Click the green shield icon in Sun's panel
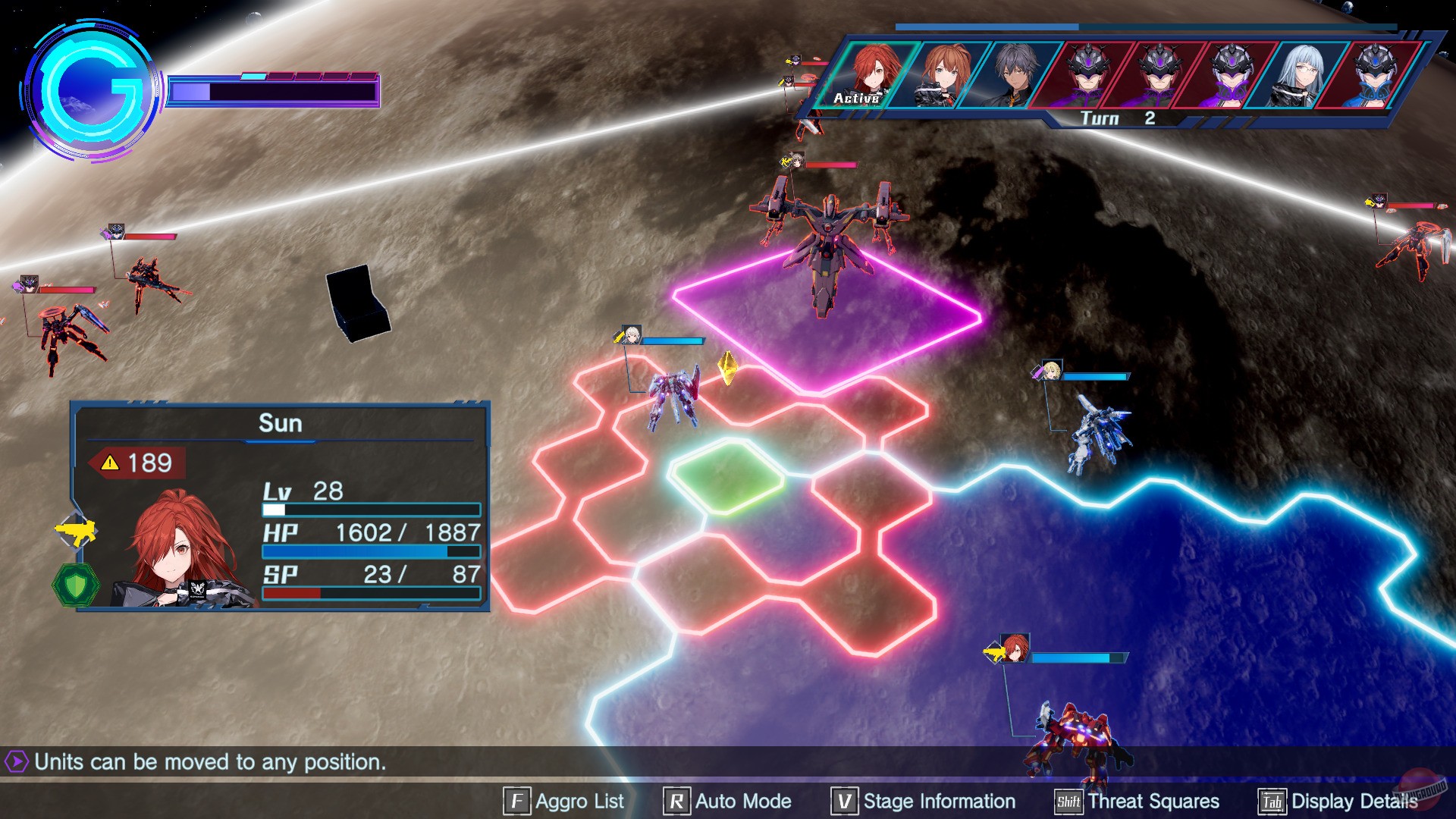The image size is (1456, 819). tap(76, 585)
